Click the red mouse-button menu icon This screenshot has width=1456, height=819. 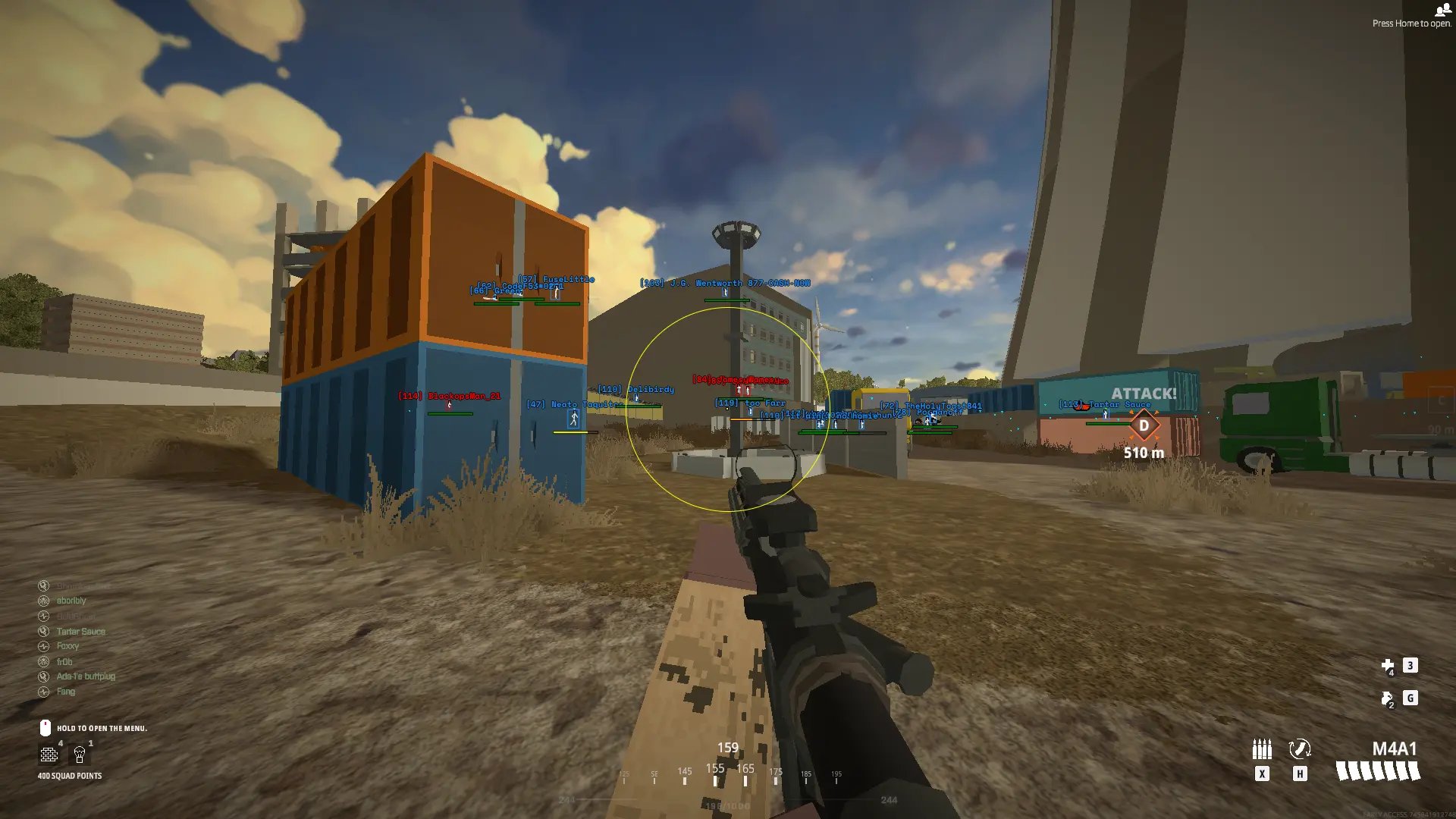click(x=45, y=728)
